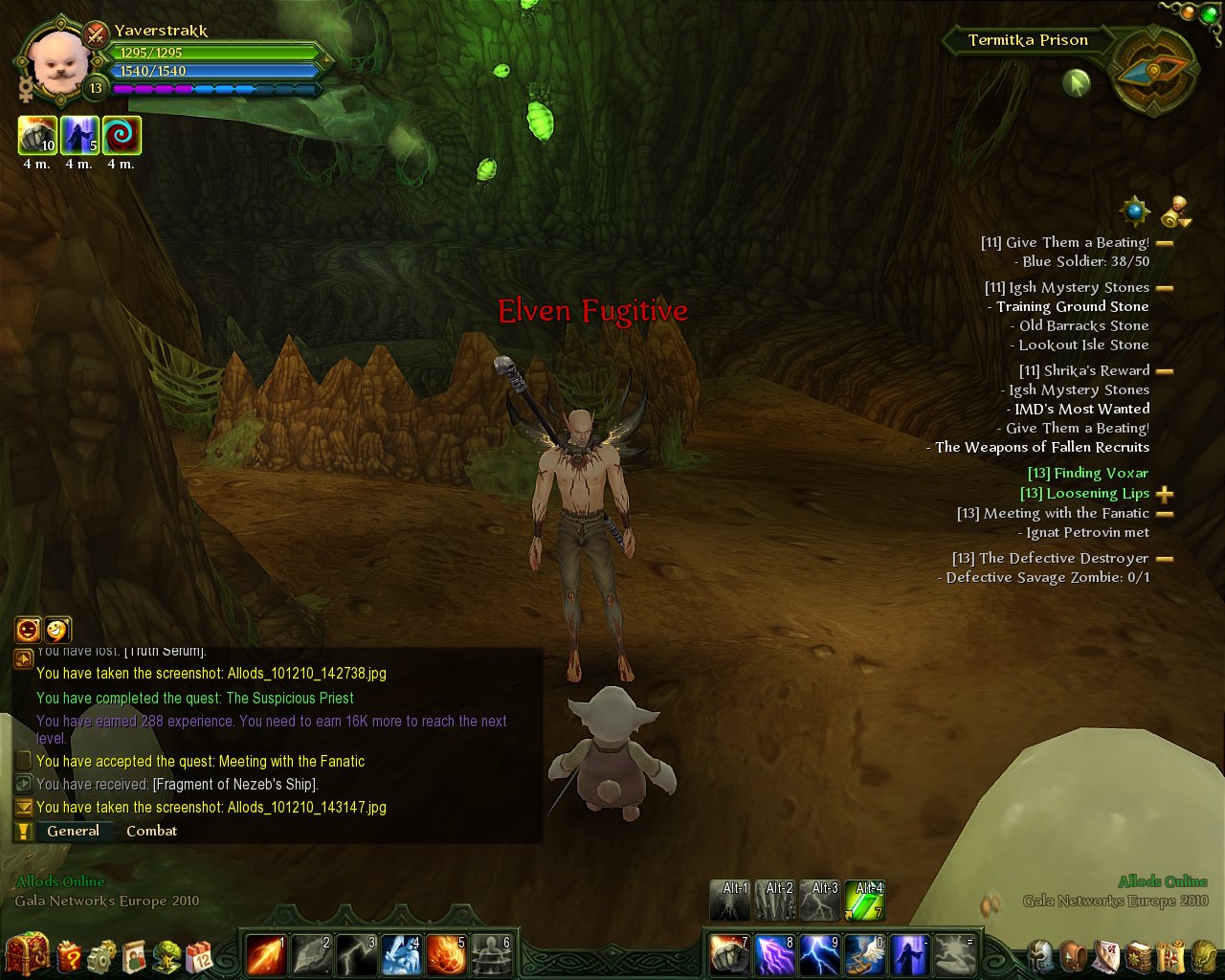Open the question mark help book
Image resolution: width=1225 pixels, height=980 pixels.
70,955
